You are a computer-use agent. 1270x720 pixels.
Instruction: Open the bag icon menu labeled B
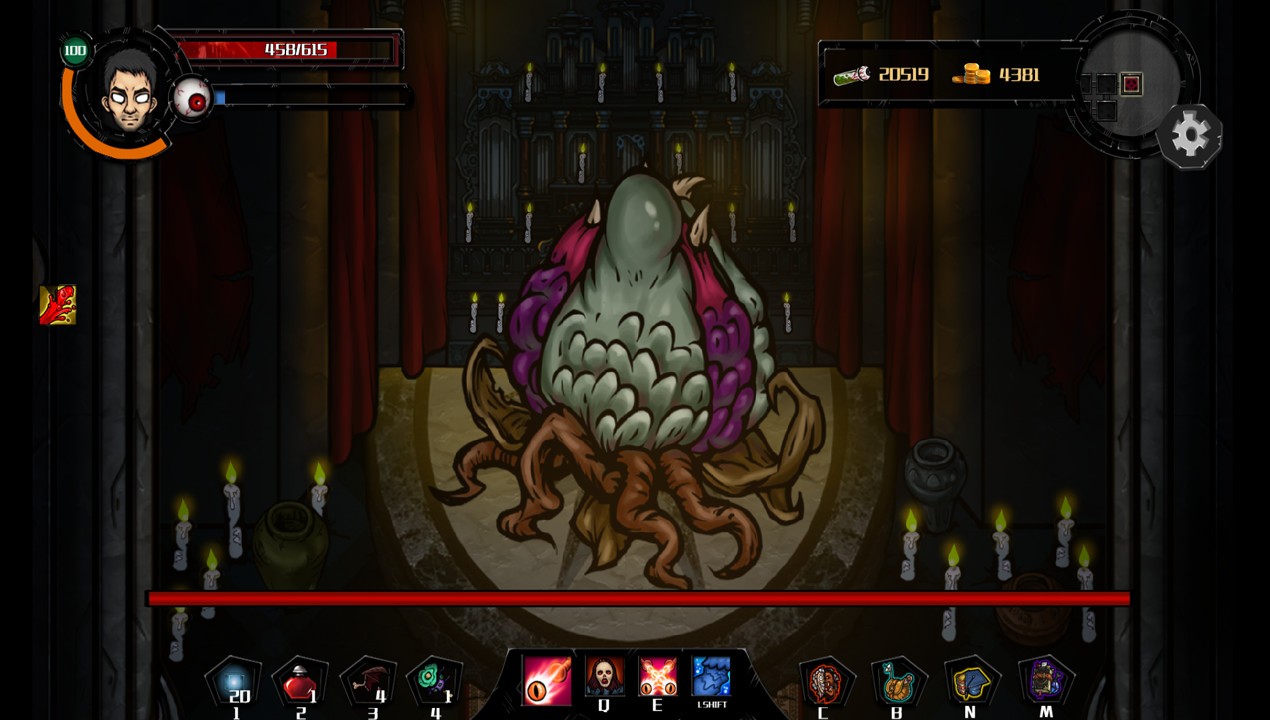click(897, 681)
